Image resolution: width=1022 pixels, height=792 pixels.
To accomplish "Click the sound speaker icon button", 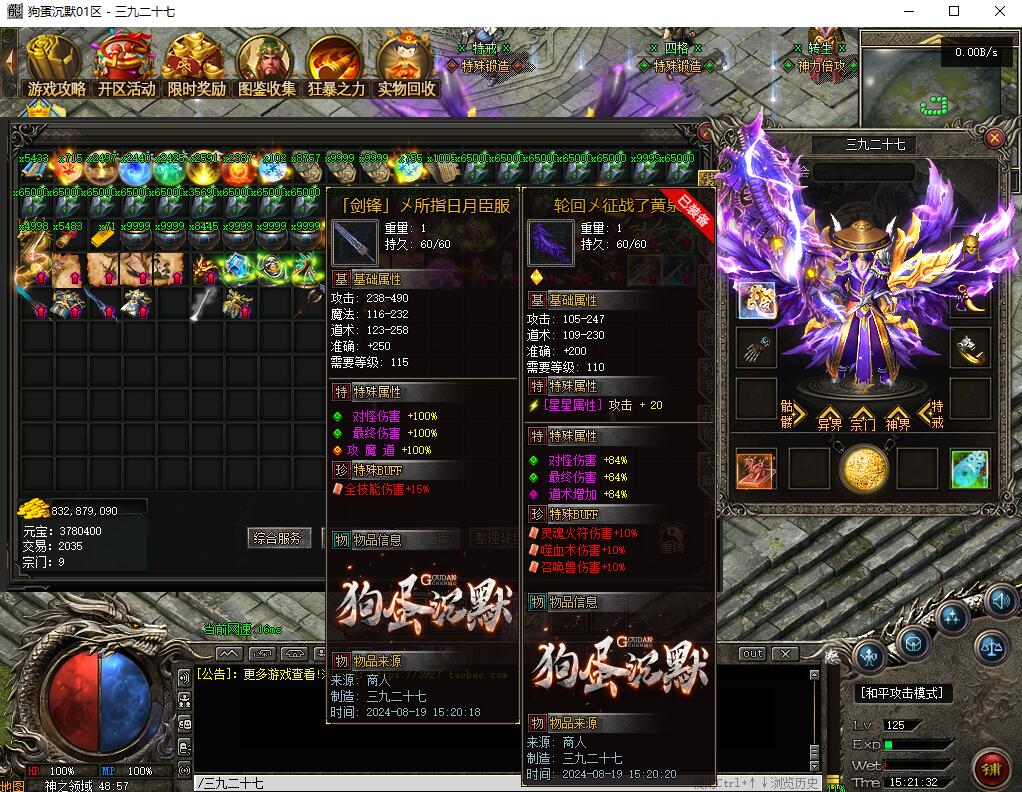I will (x=1001, y=600).
